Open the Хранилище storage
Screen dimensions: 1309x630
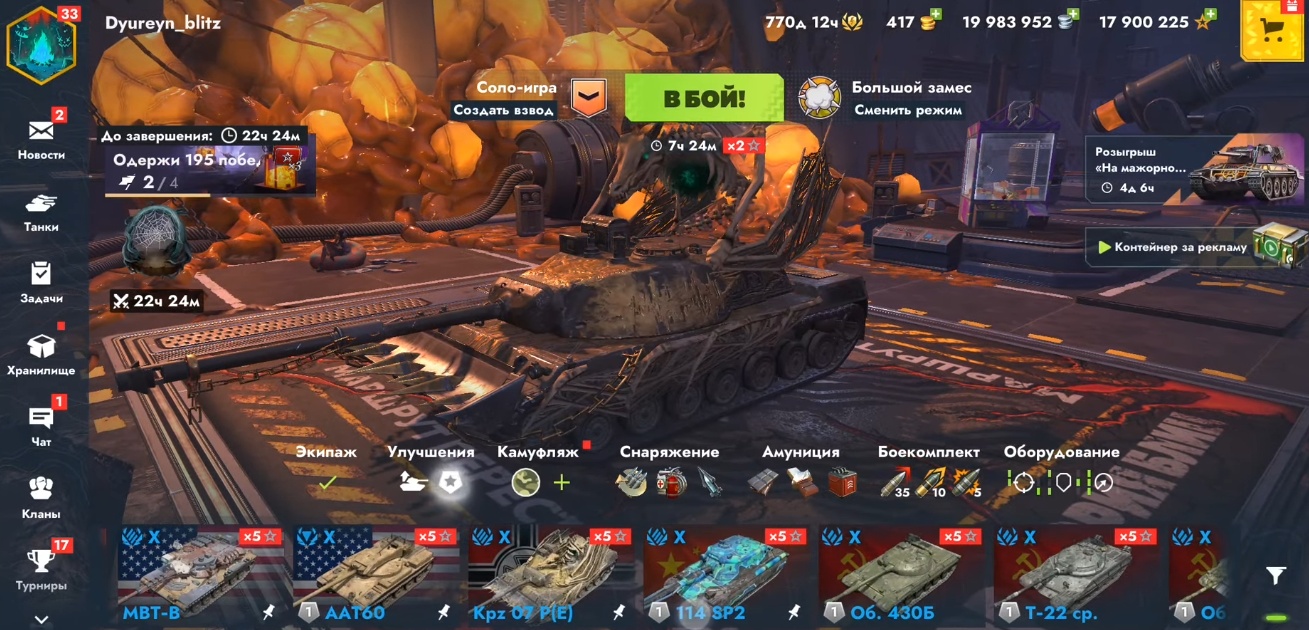[41, 353]
